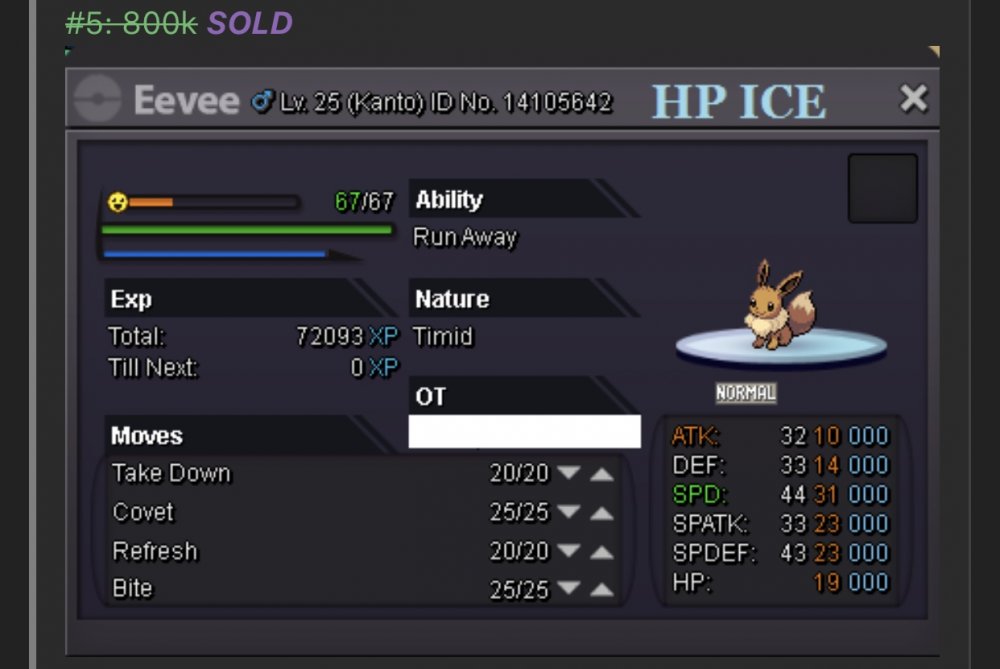The height and width of the screenshot is (669, 1000).
Task: Click the down arrow next to Bite
Action: click(x=569, y=591)
